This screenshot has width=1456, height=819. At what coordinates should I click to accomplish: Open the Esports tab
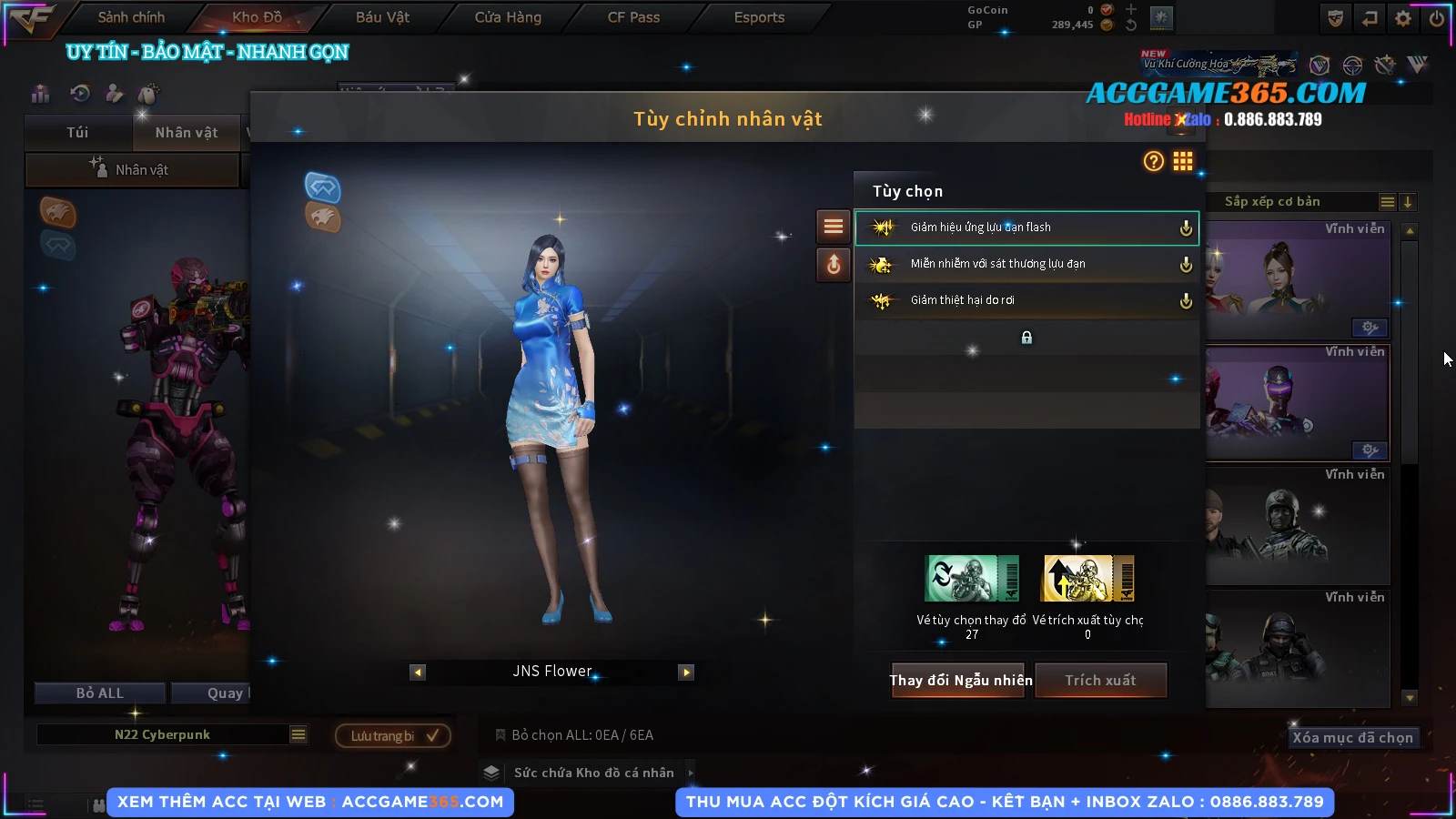[x=759, y=17]
